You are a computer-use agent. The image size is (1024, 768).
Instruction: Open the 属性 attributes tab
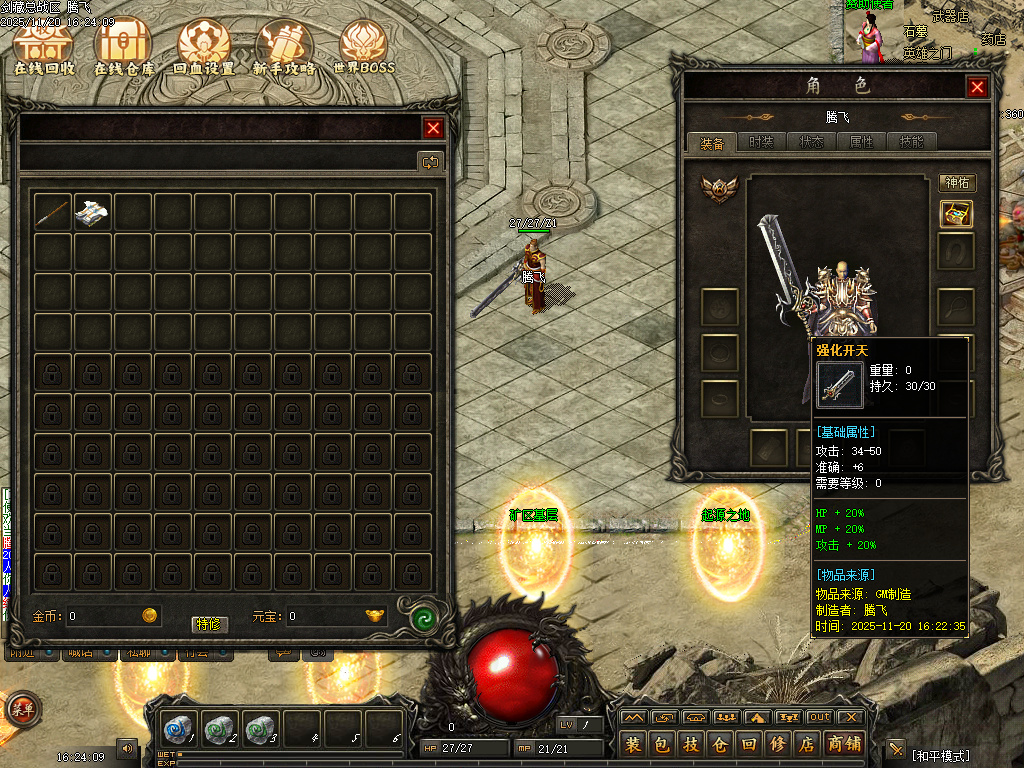pyautogui.click(x=861, y=143)
